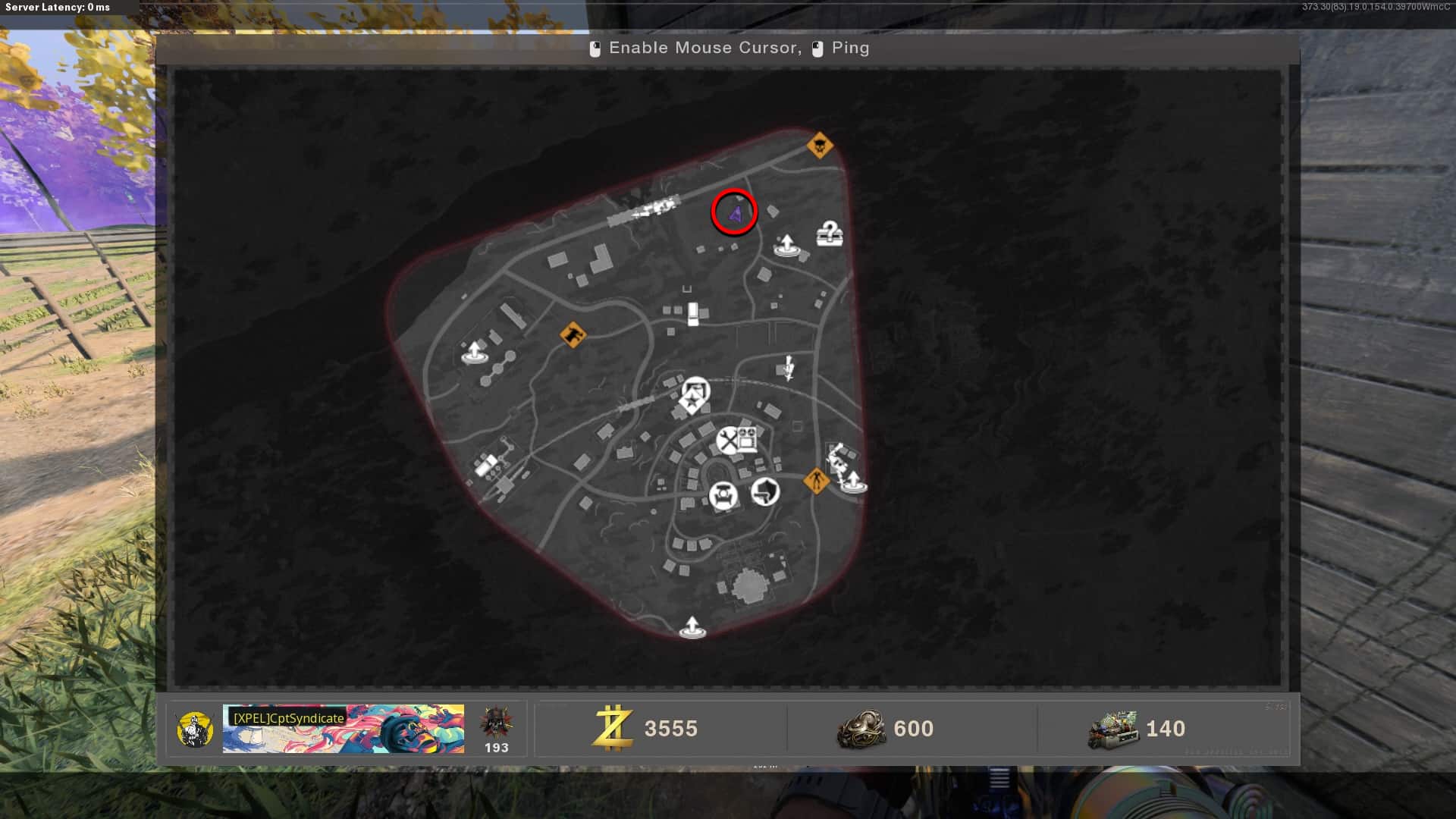Ping the crossed wrench crafting table icon
This screenshot has width=1456, height=819.
(x=728, y=441)
